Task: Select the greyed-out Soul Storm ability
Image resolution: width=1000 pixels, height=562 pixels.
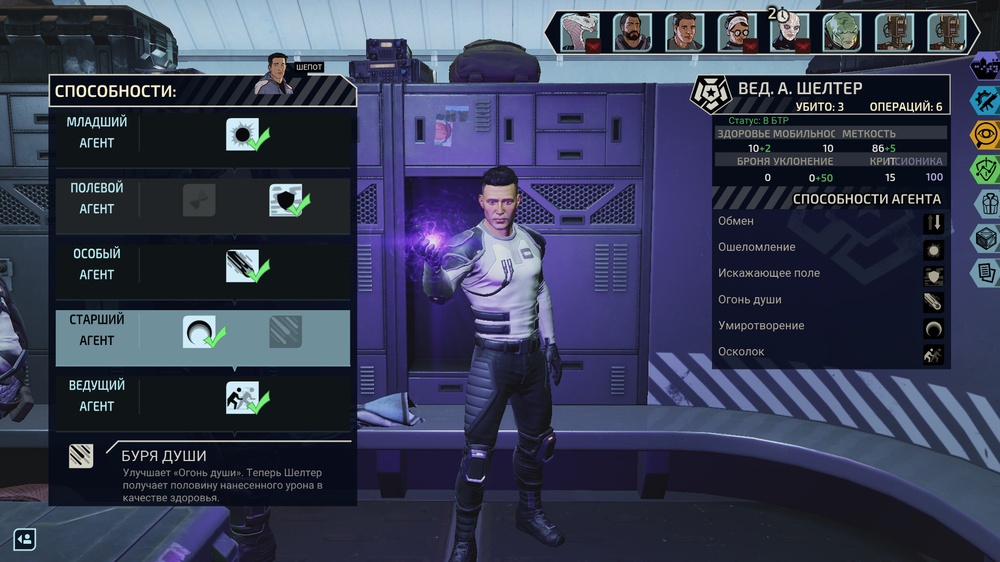Action: (286, 332)
